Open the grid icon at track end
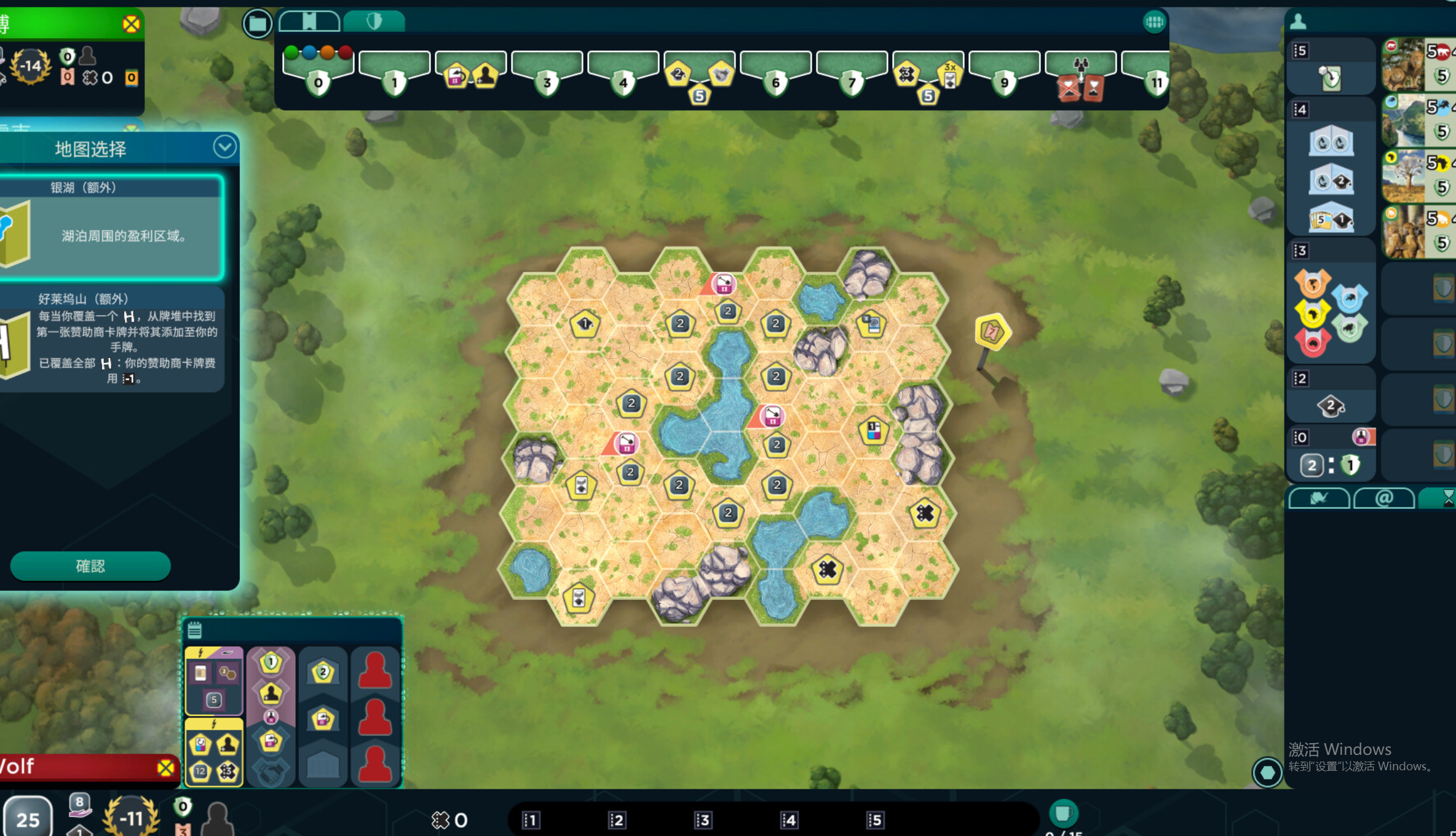Viewport: 1456px width, 836px height. pos(1154,23)
